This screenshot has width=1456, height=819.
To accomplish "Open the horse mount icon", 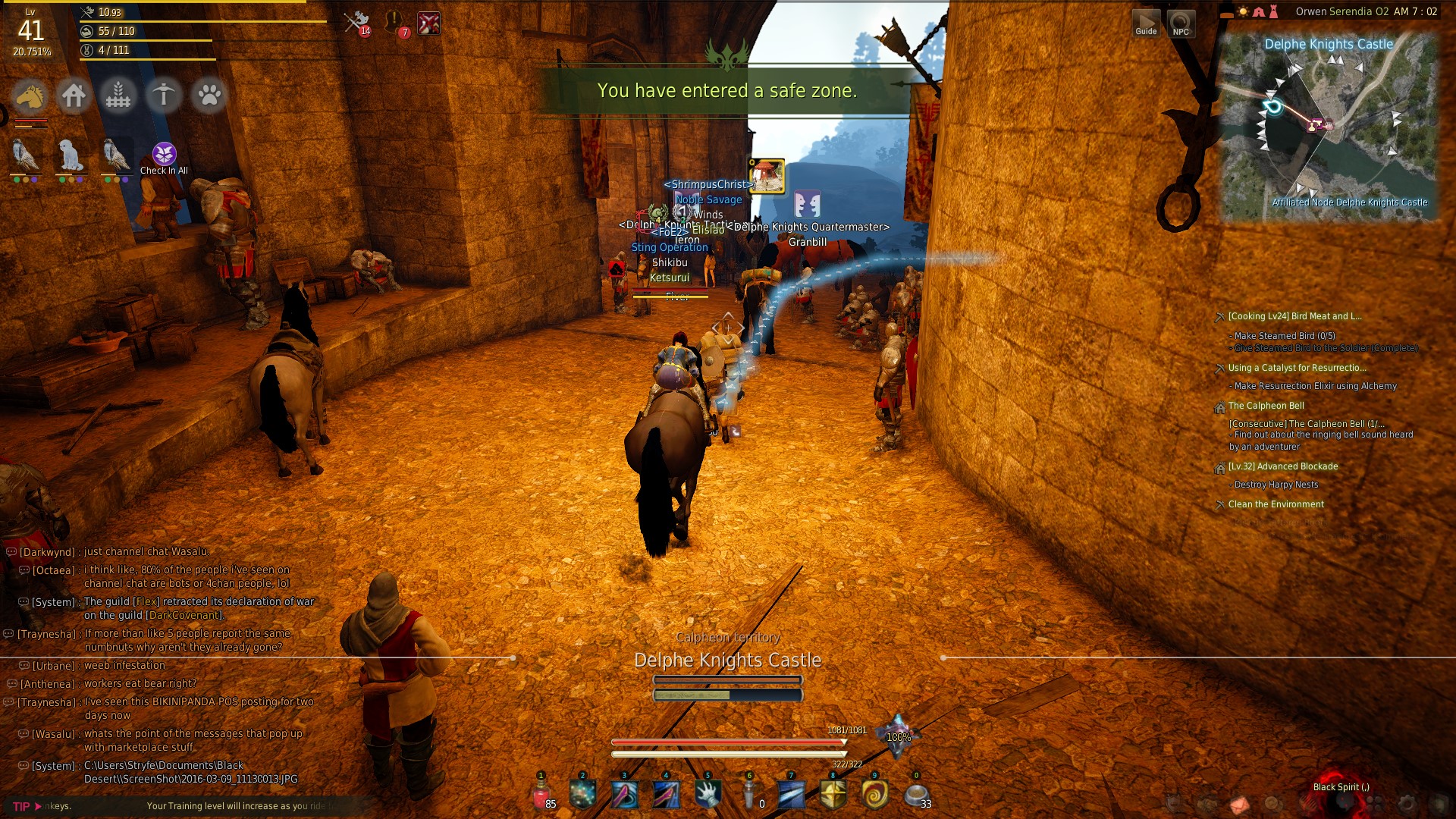I will [x=30, y=96].
